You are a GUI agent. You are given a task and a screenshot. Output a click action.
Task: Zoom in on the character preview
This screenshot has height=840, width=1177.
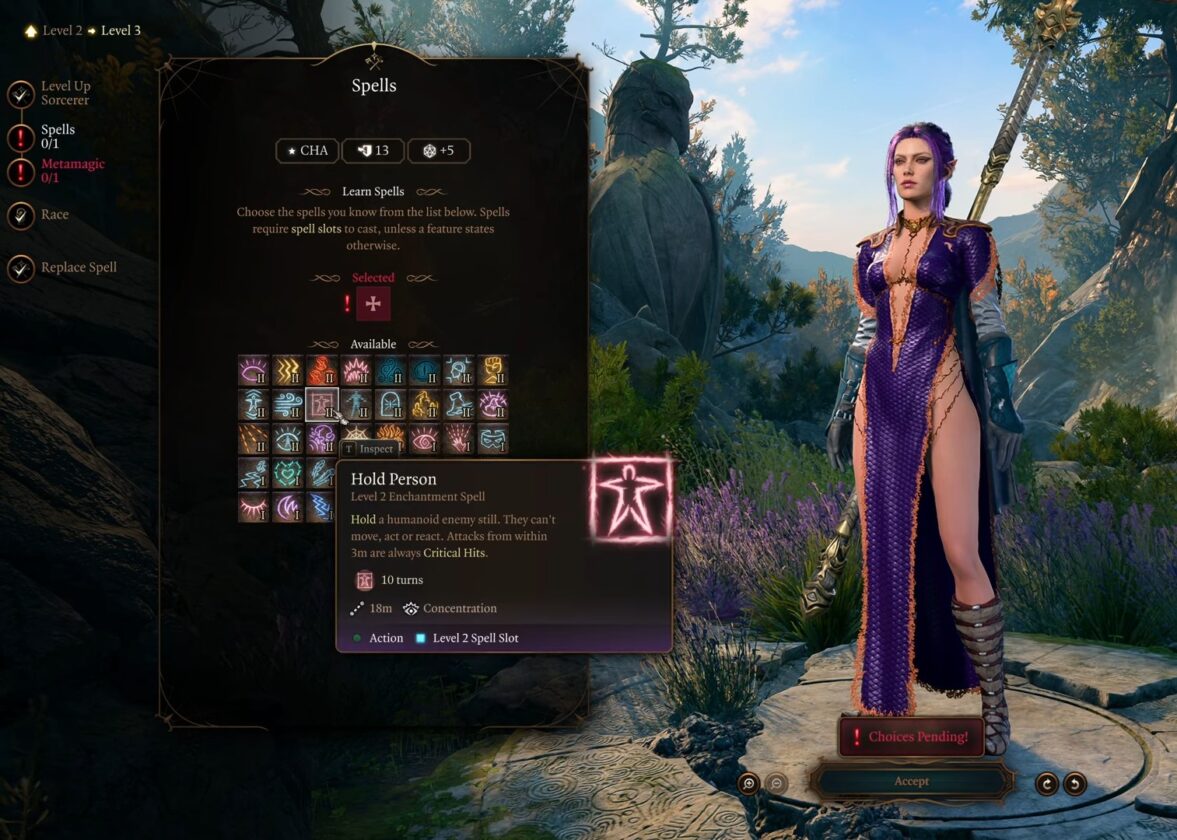(748, 784)
